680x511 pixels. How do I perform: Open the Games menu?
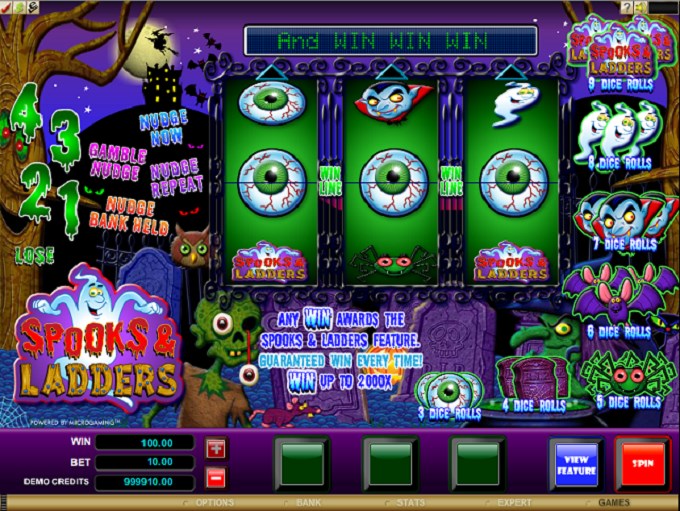[x=614, y=502]
